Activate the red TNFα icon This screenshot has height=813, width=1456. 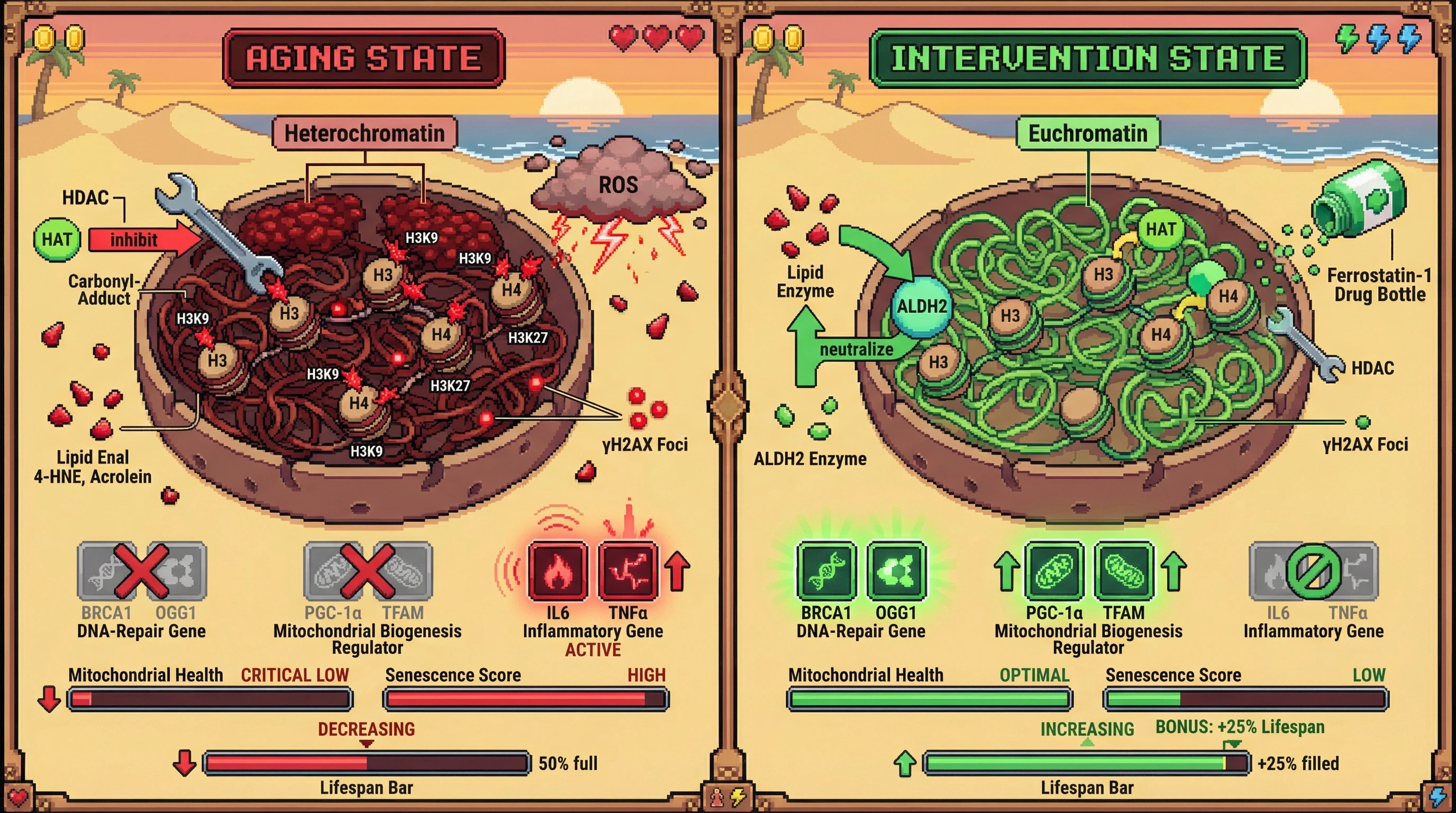[627, 571]
